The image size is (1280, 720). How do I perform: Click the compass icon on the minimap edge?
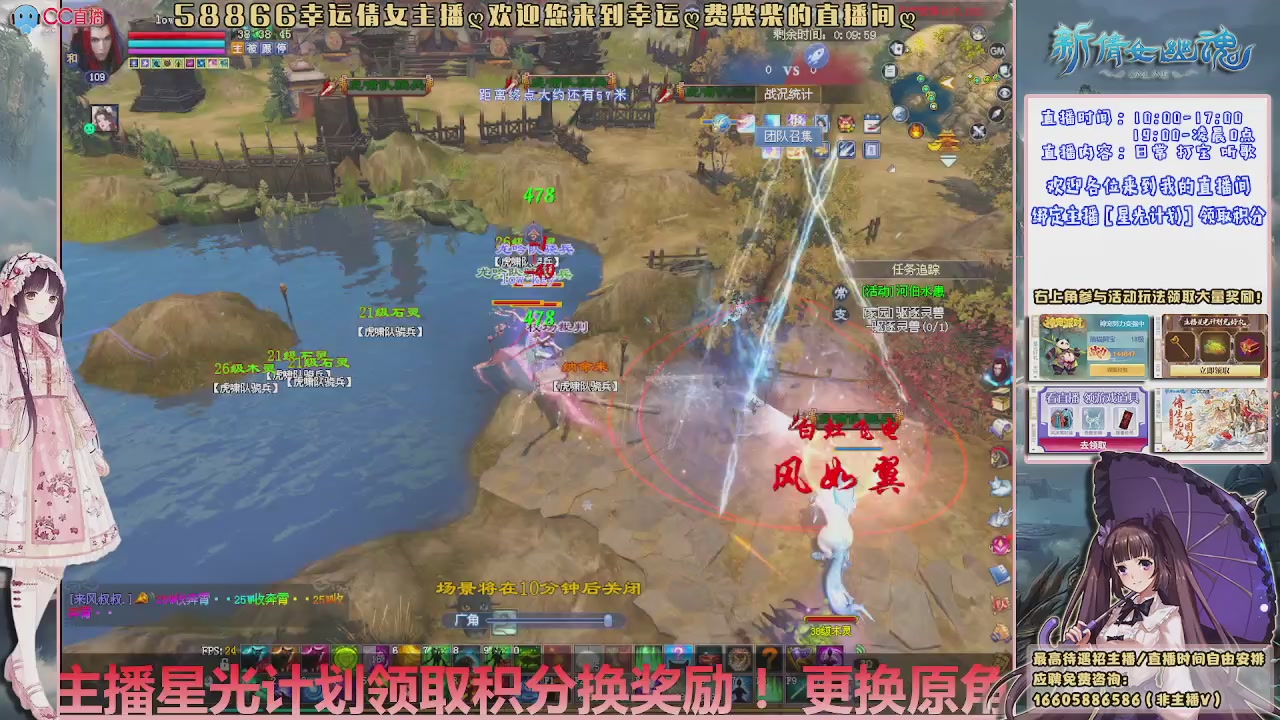[x=995, y=114]
